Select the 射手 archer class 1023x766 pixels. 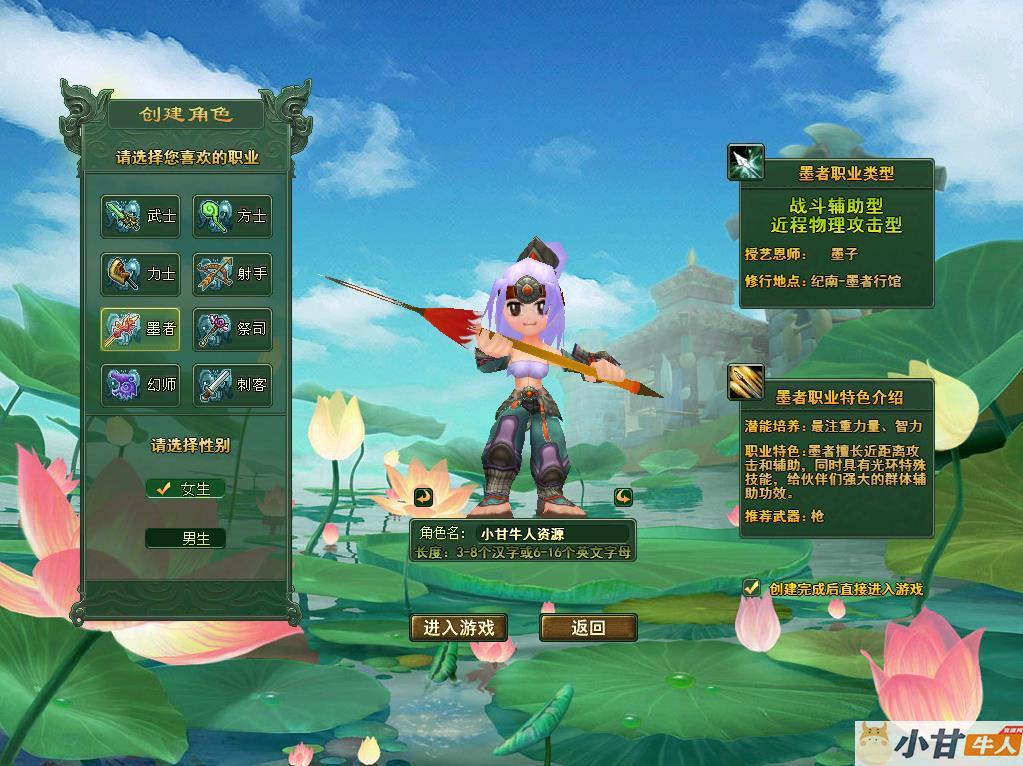point(232,273)
